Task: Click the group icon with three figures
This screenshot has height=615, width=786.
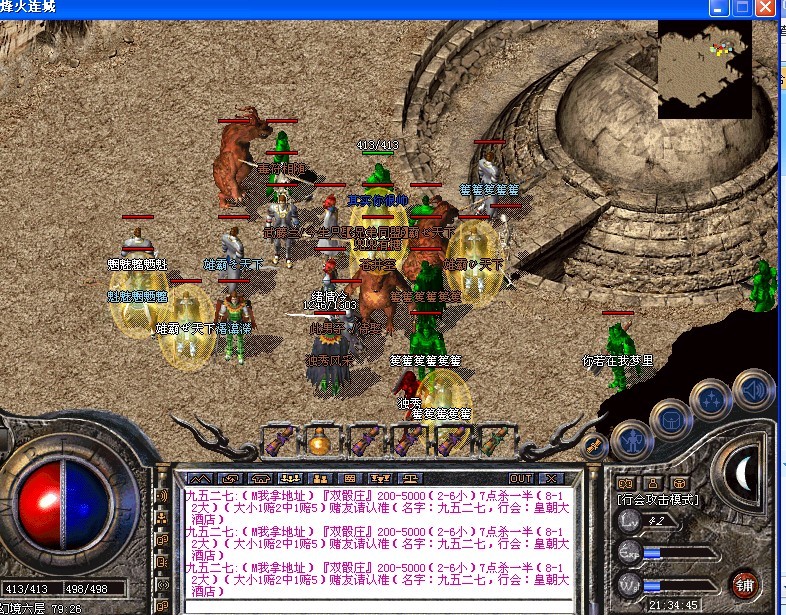Action: pyautogui.click(x=291, y=479)
